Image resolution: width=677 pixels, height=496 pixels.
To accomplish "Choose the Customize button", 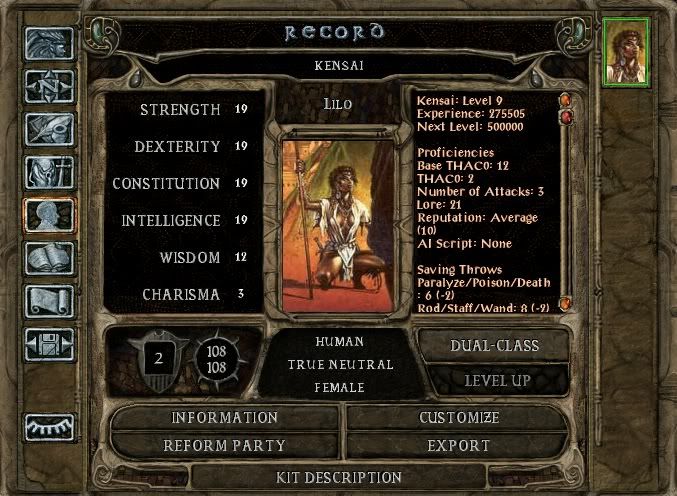I will pyautogui.click(x=459, y=417).
